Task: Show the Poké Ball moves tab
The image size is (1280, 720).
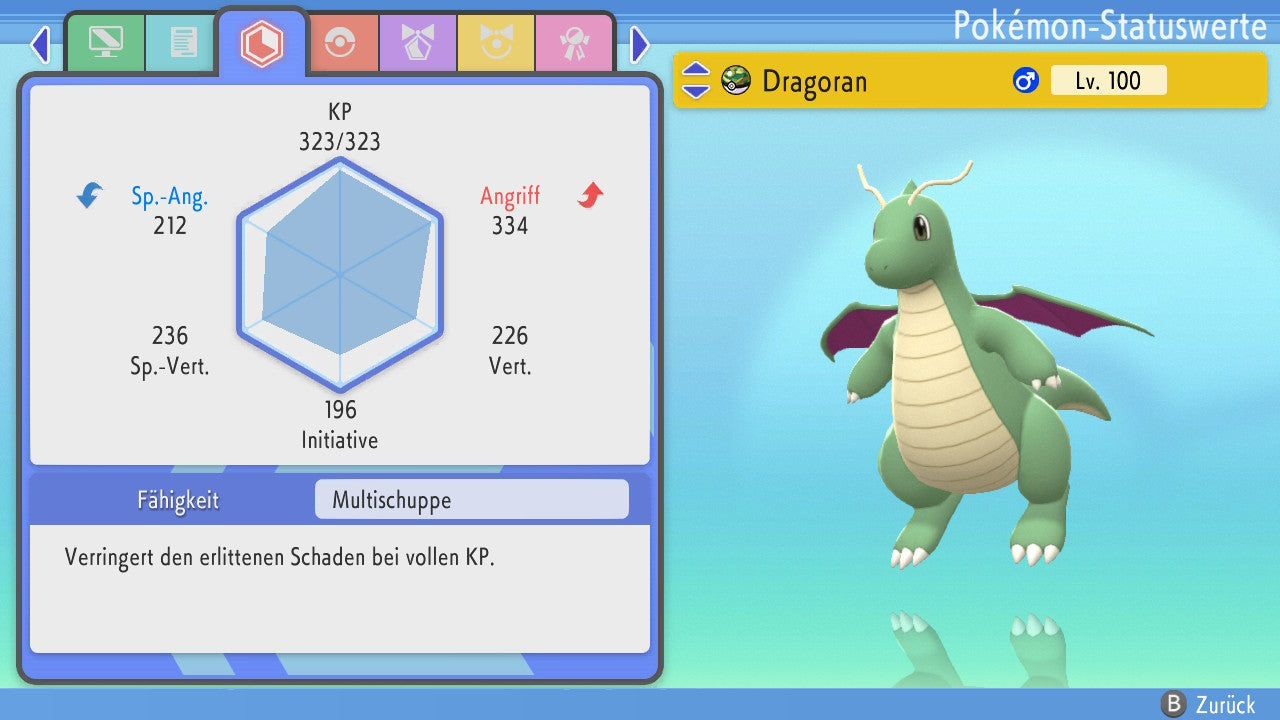Action: coord(340,43)
